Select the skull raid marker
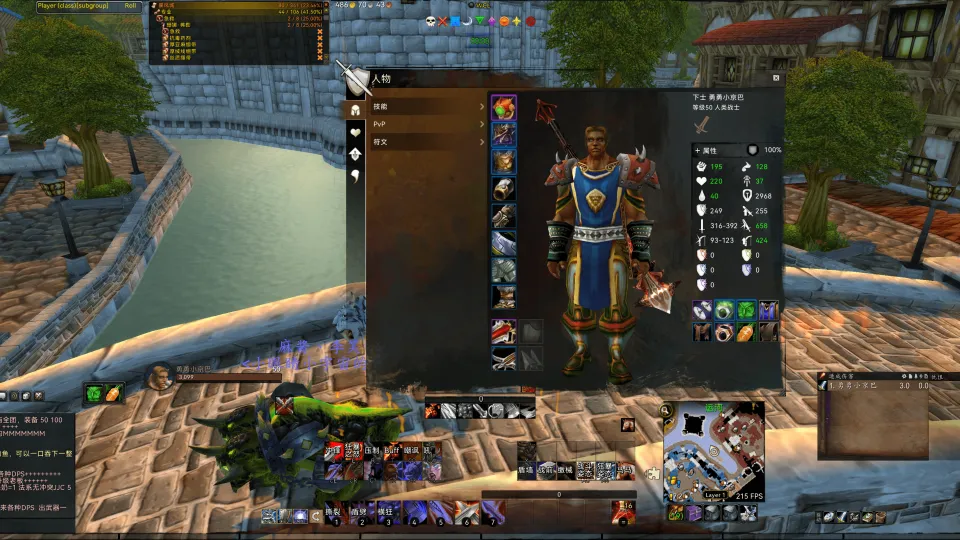Image resolution: width=960 pixels, height=540 pixels. pyautogui.click(x=430, y=21)
